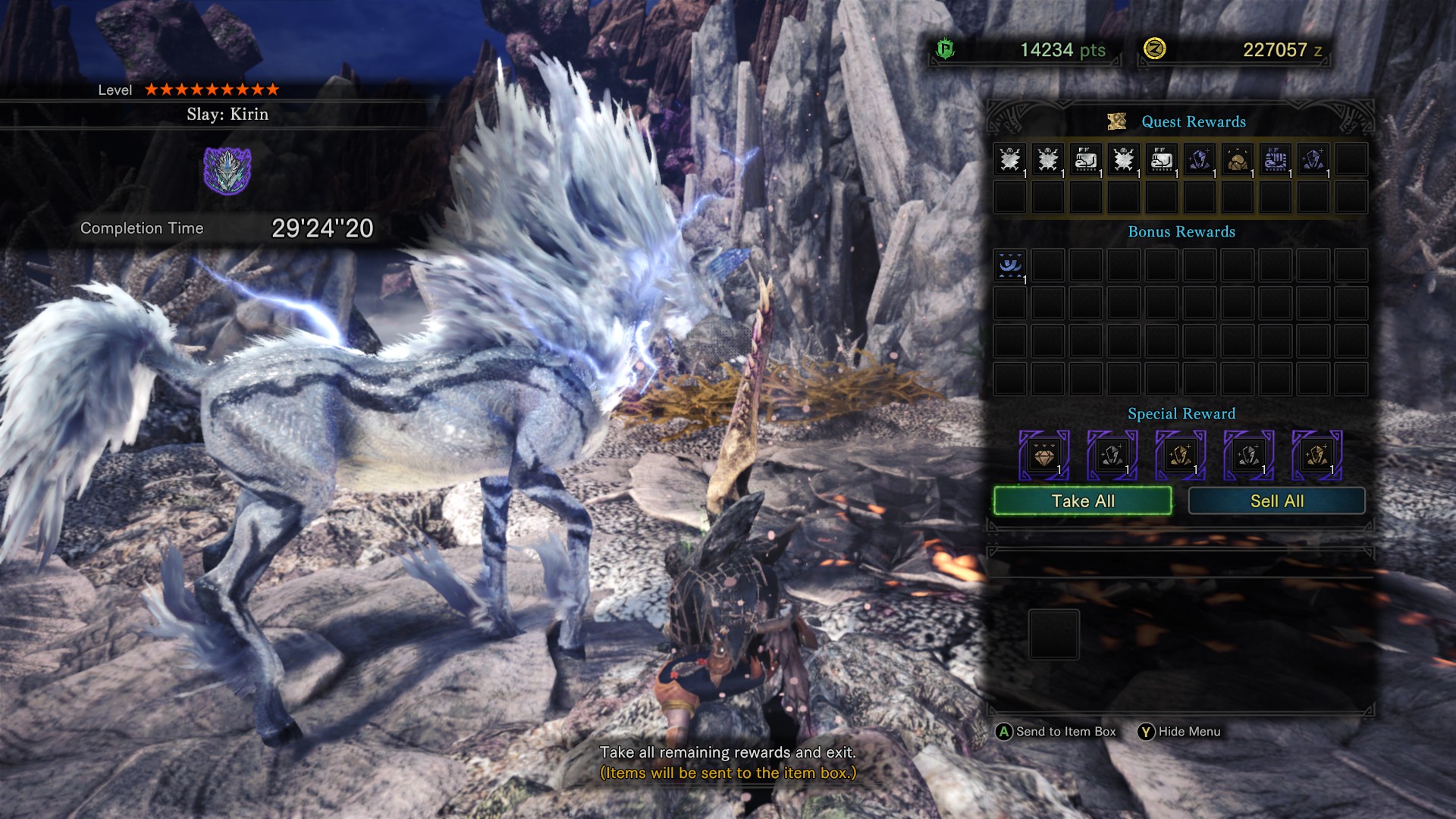Select the gem-shaped special reward
The height and width of the screenshot is (819, 1456).
coord(1044,456)
